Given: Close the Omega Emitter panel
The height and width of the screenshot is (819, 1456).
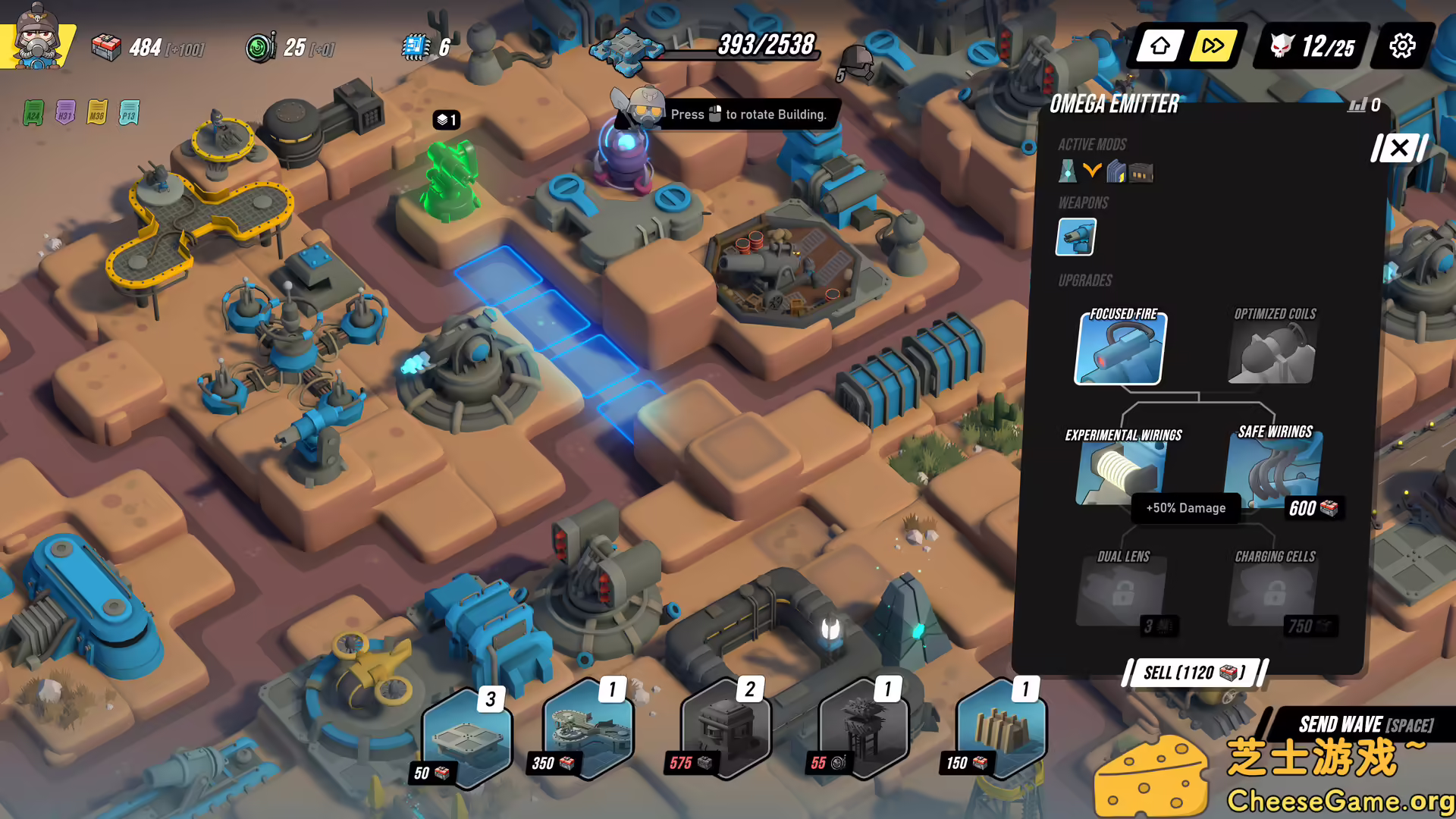Looking at the screenshot, I should (x=1398, y=149).
